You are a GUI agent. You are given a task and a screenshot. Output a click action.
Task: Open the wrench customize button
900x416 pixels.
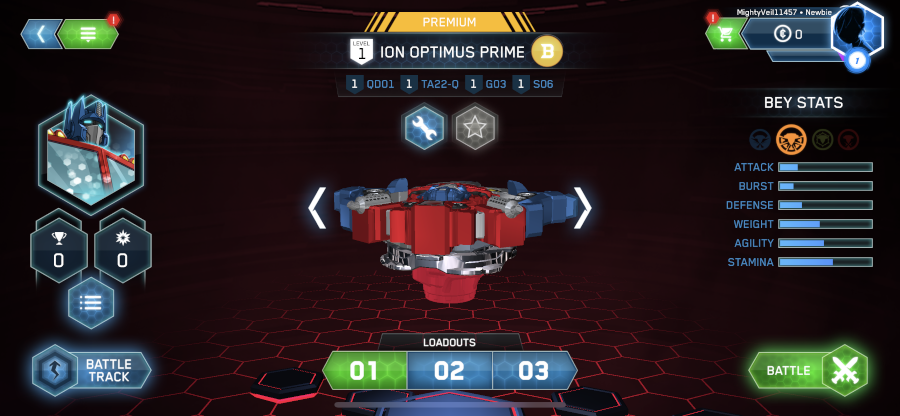pos(424,128)
